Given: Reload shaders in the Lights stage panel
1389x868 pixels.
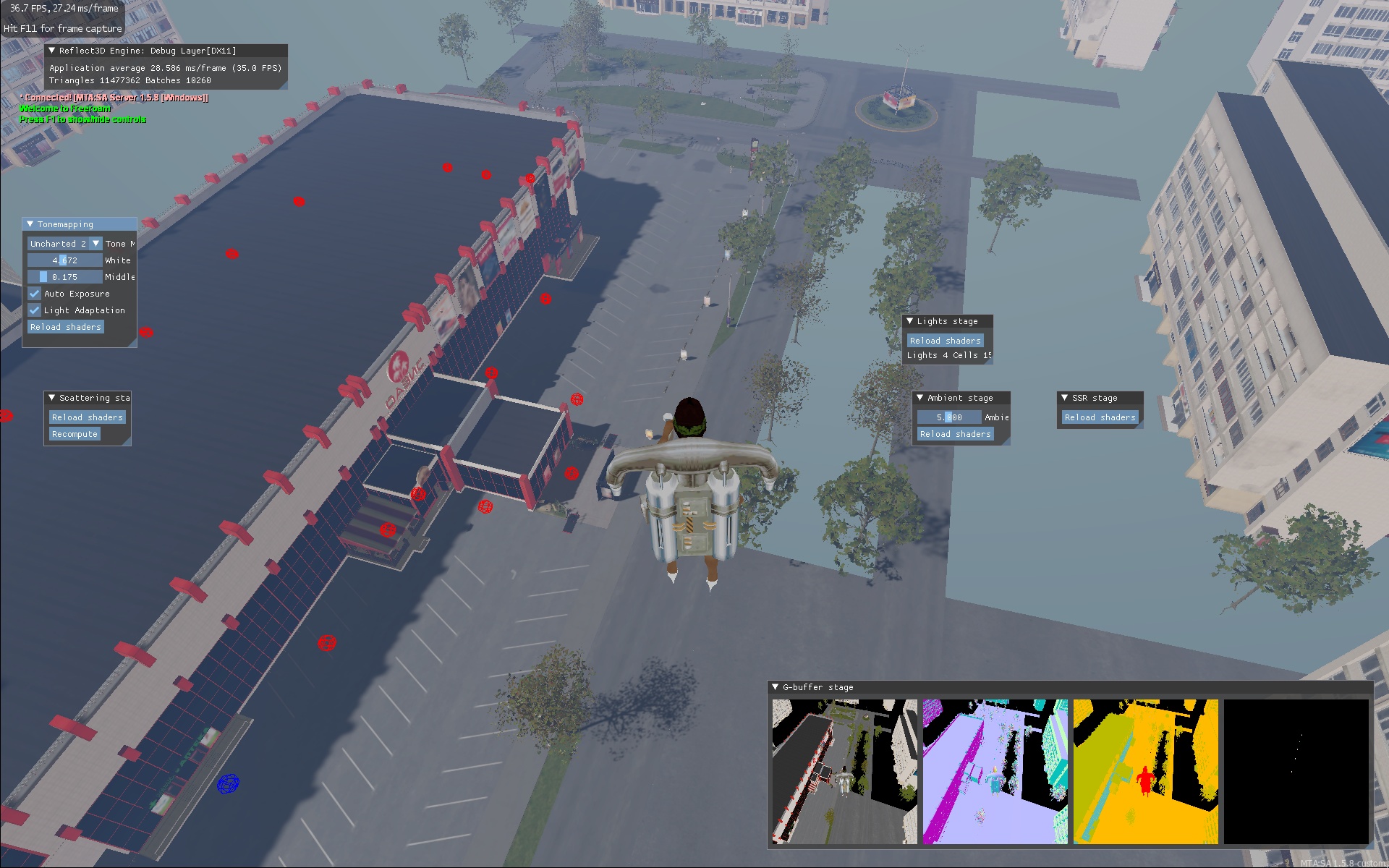Looking at the screenshot, I should point(946,341).
